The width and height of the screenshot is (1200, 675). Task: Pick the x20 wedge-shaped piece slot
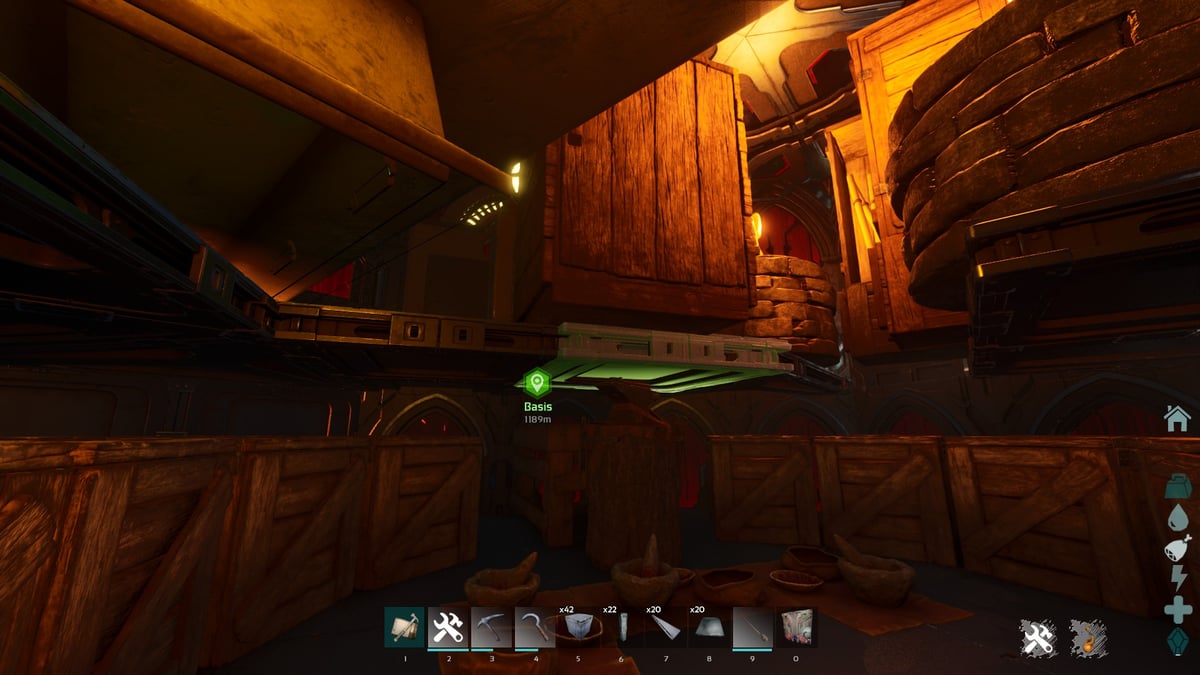point(665,628)
